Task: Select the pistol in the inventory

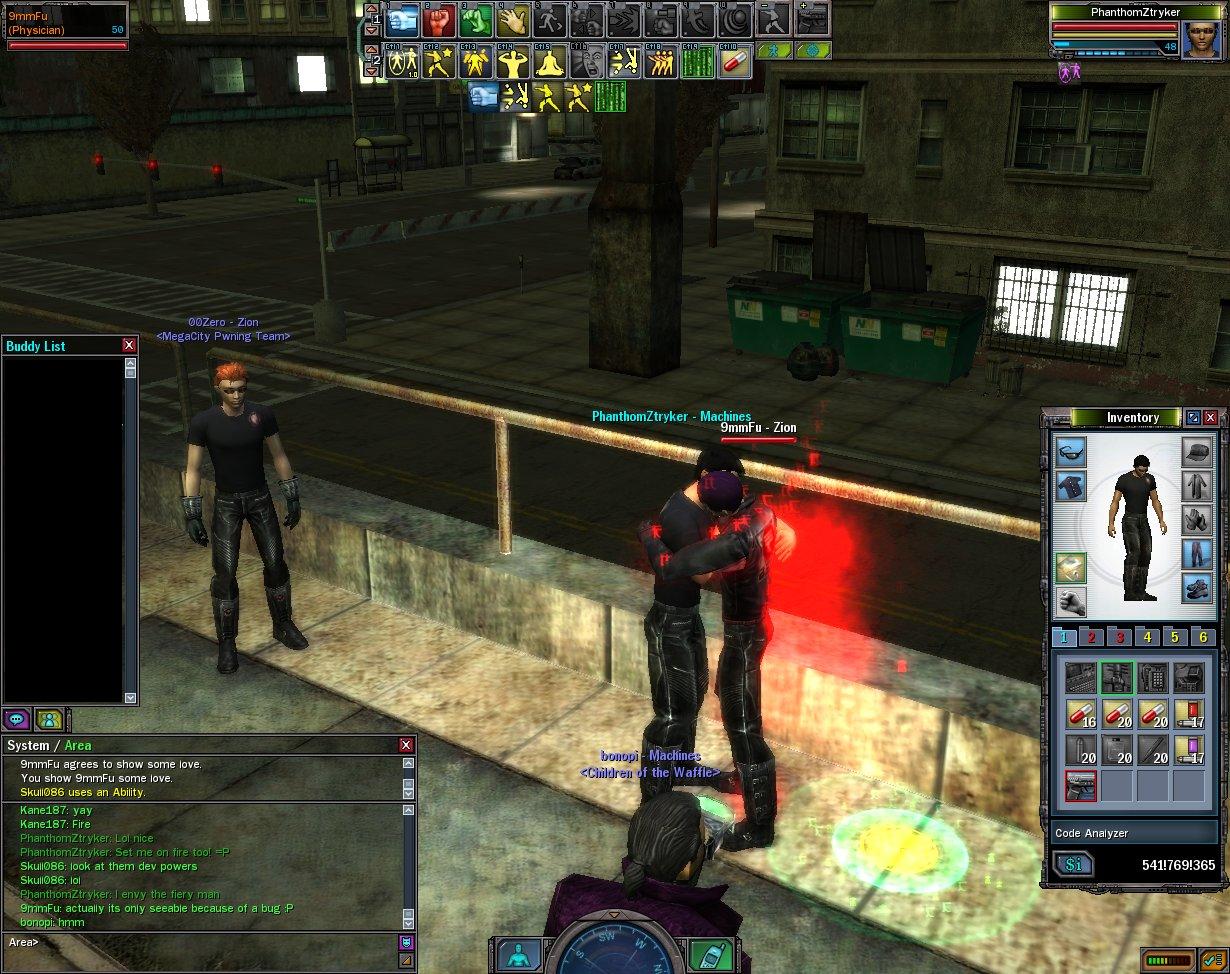Action: pyautogui.click(x=1081, y=785)
